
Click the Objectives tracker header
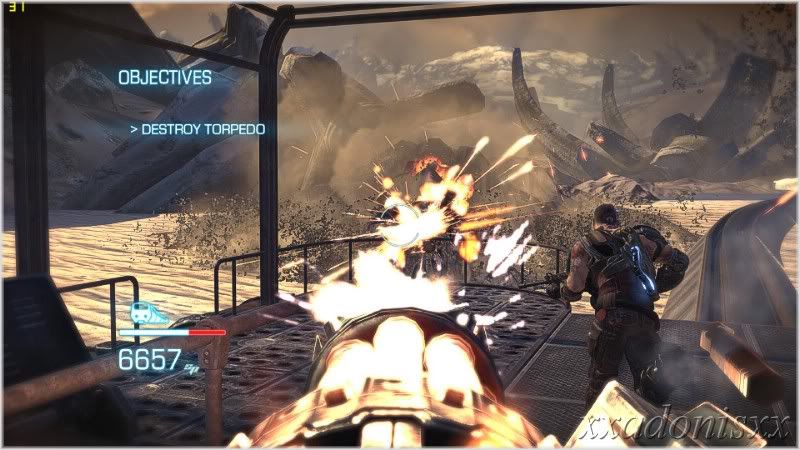click(x=165, y=77)
